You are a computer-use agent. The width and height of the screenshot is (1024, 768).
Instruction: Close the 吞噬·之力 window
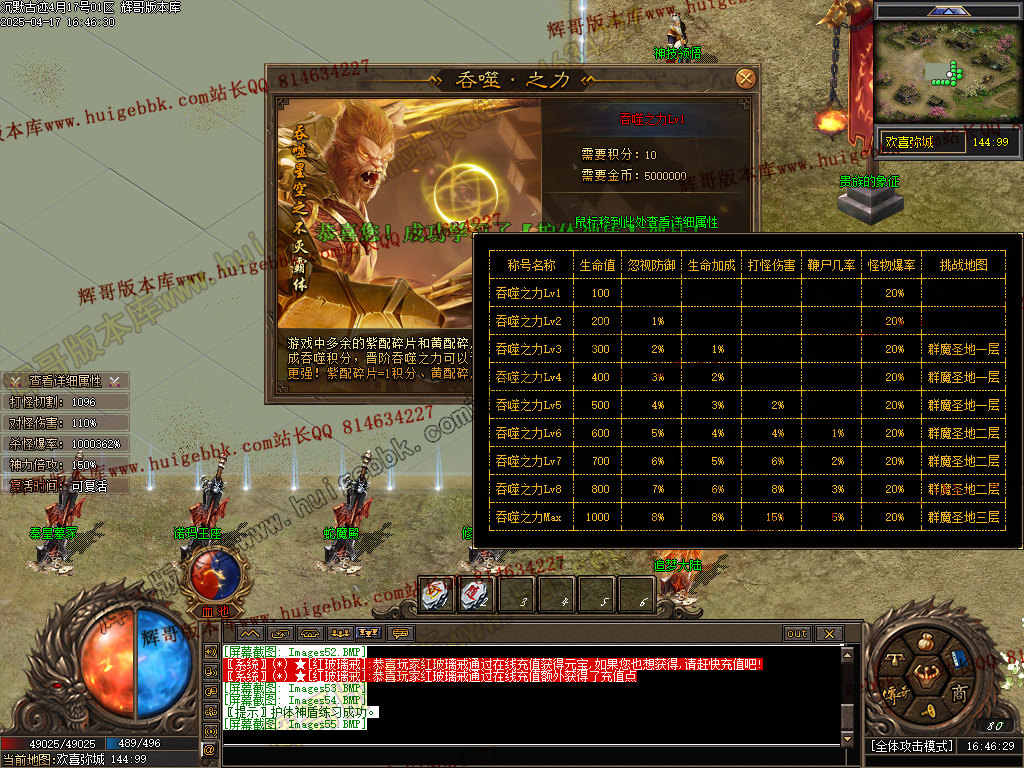coord(745,79)
